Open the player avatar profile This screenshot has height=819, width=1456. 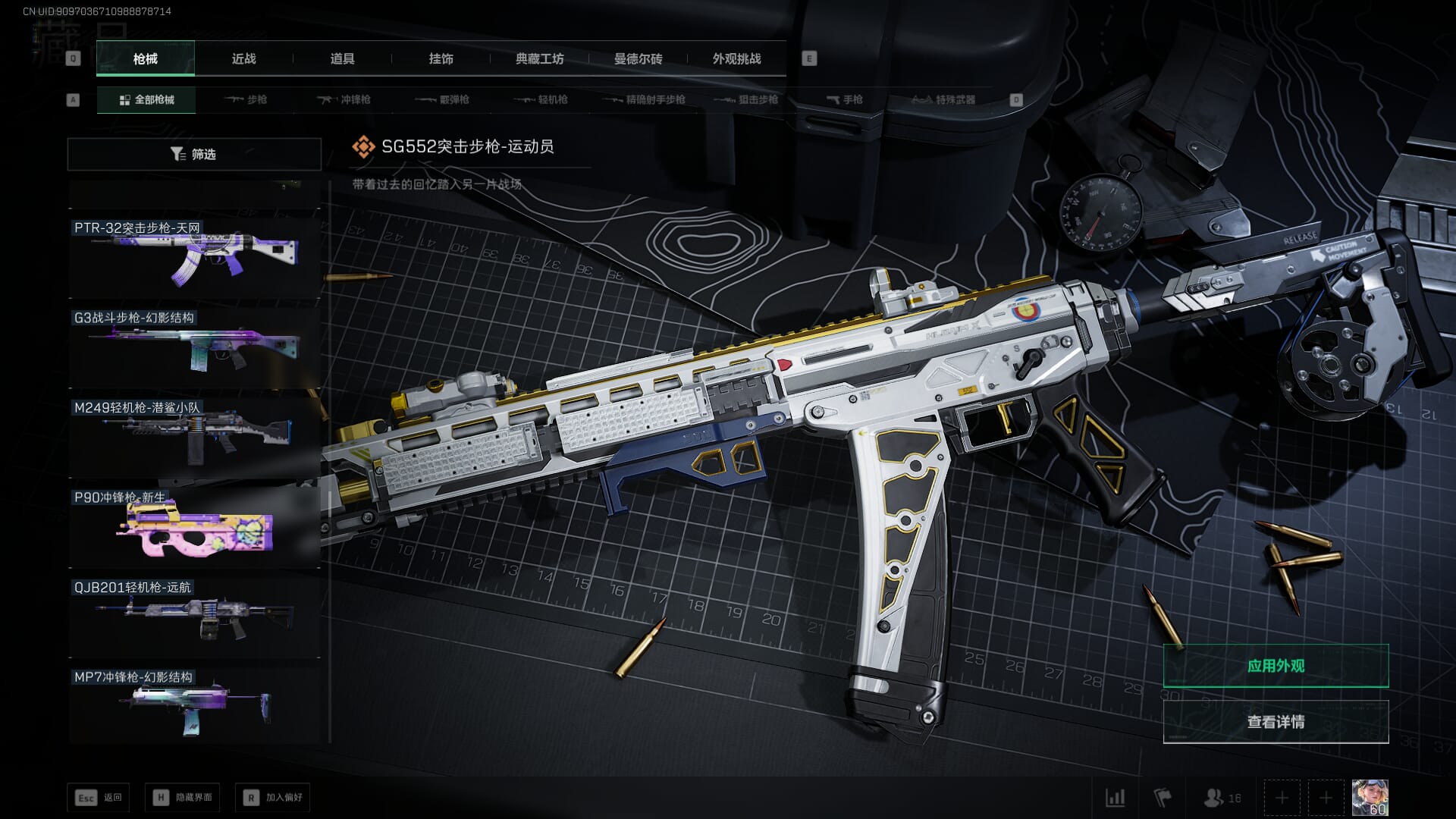pos(1370,798)
